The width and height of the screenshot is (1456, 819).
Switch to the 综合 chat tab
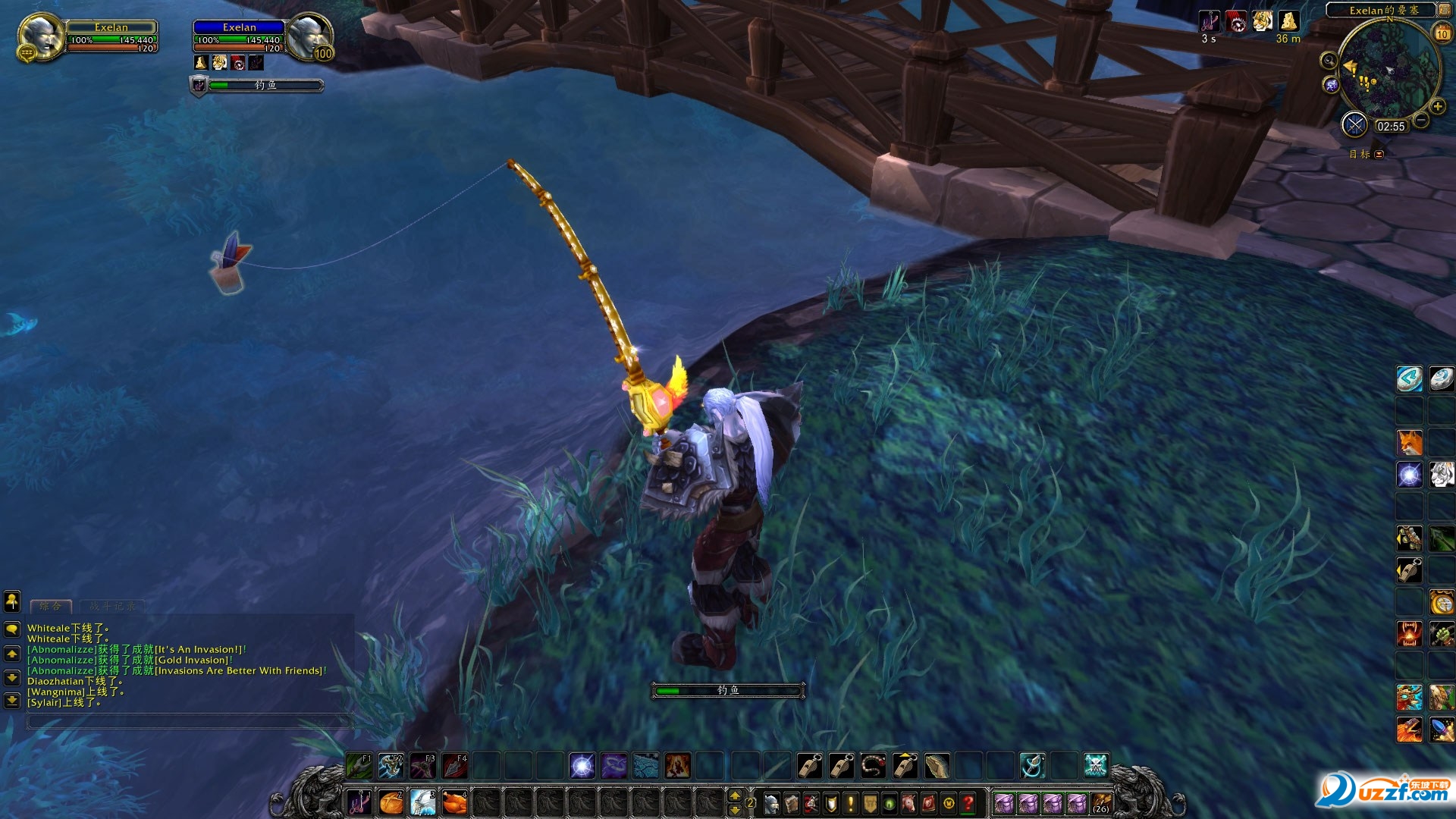click(51, 606)
